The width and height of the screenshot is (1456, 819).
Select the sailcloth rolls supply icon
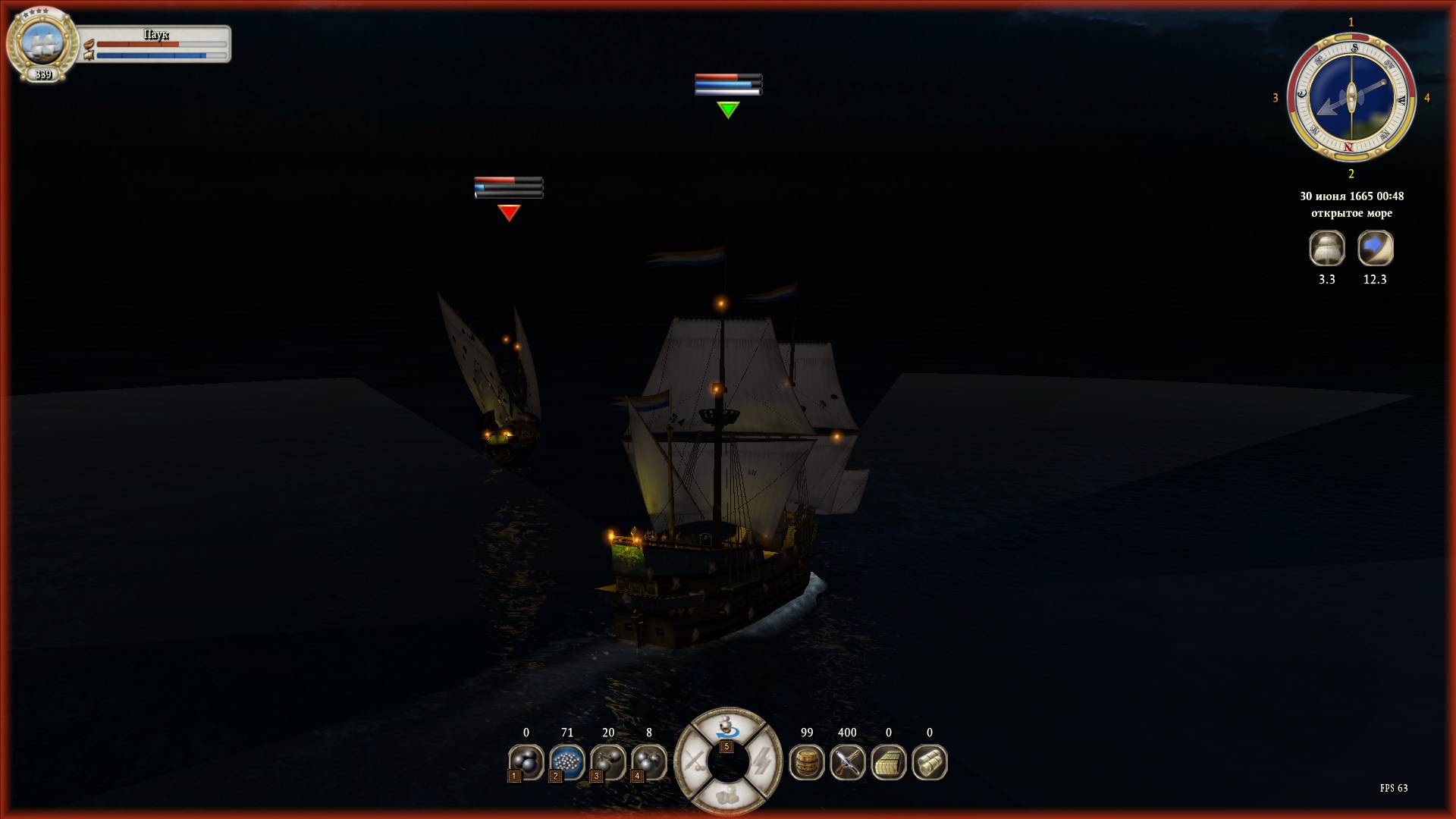929,761
